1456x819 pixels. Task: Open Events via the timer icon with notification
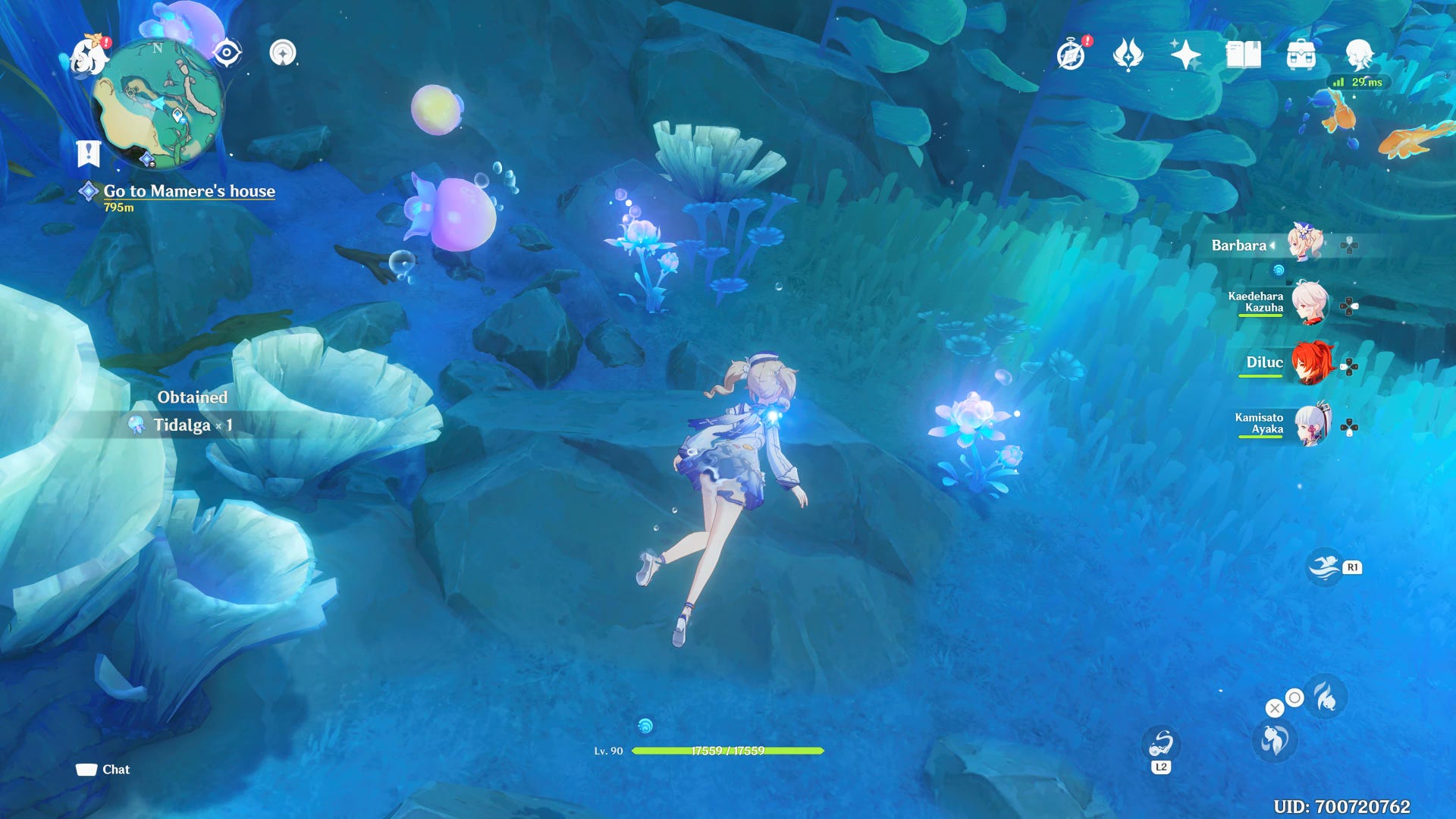click(1069, 55)
